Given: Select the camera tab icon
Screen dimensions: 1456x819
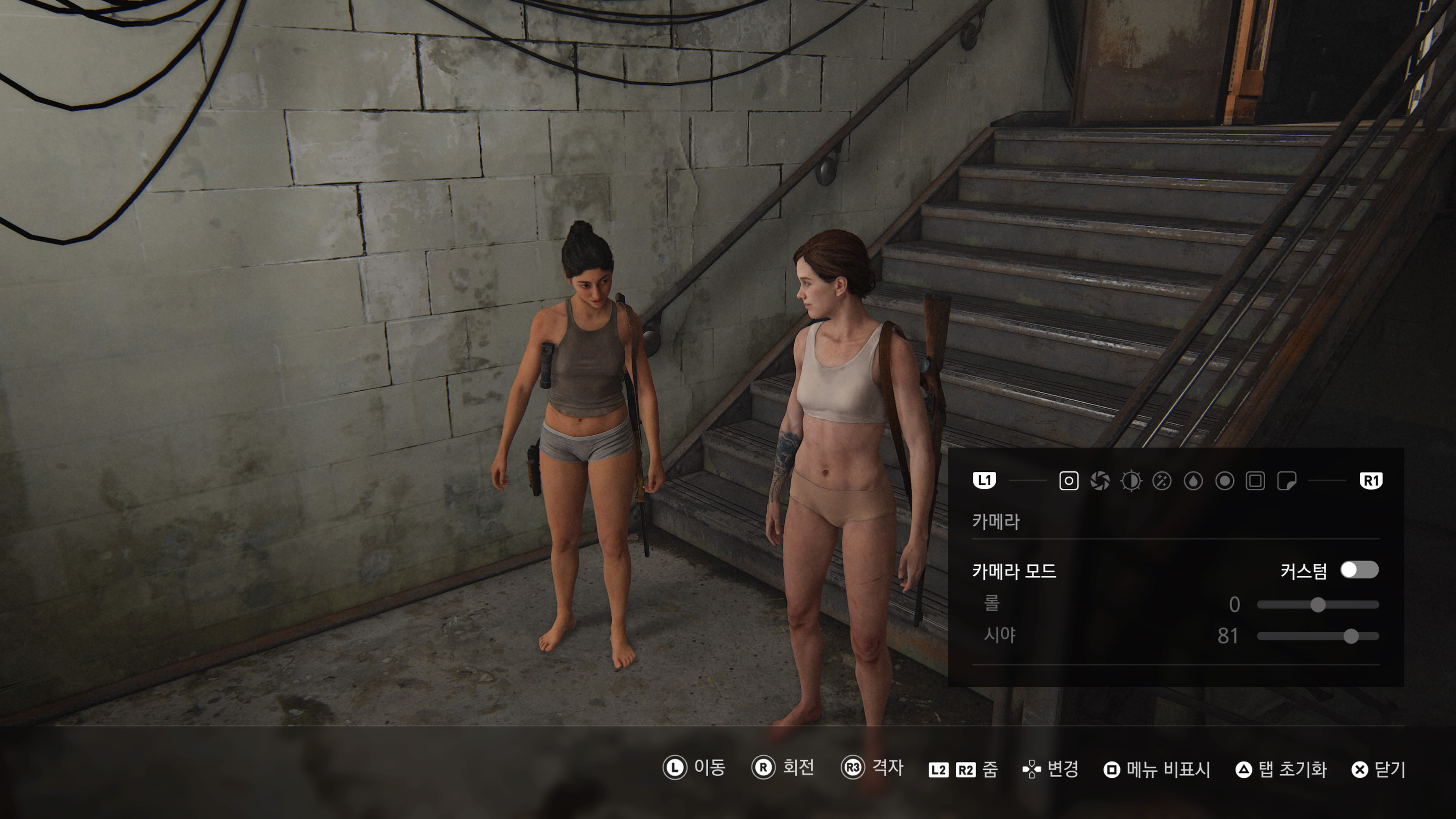Looking at the screenshot, I should click(1068, 481).
